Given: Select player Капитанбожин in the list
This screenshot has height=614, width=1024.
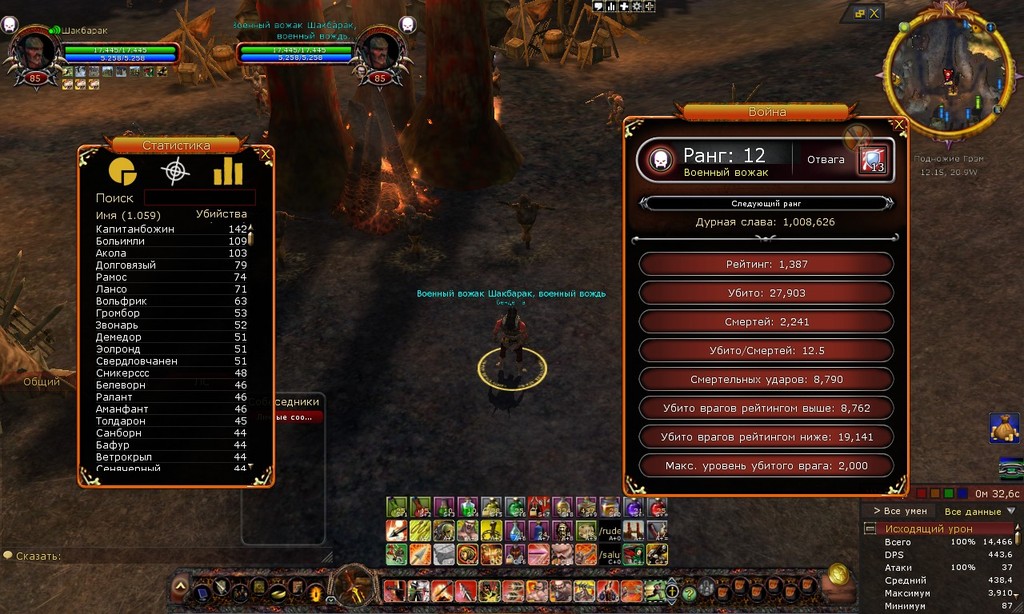Looking at the screenshot, I should pos(135,229).
